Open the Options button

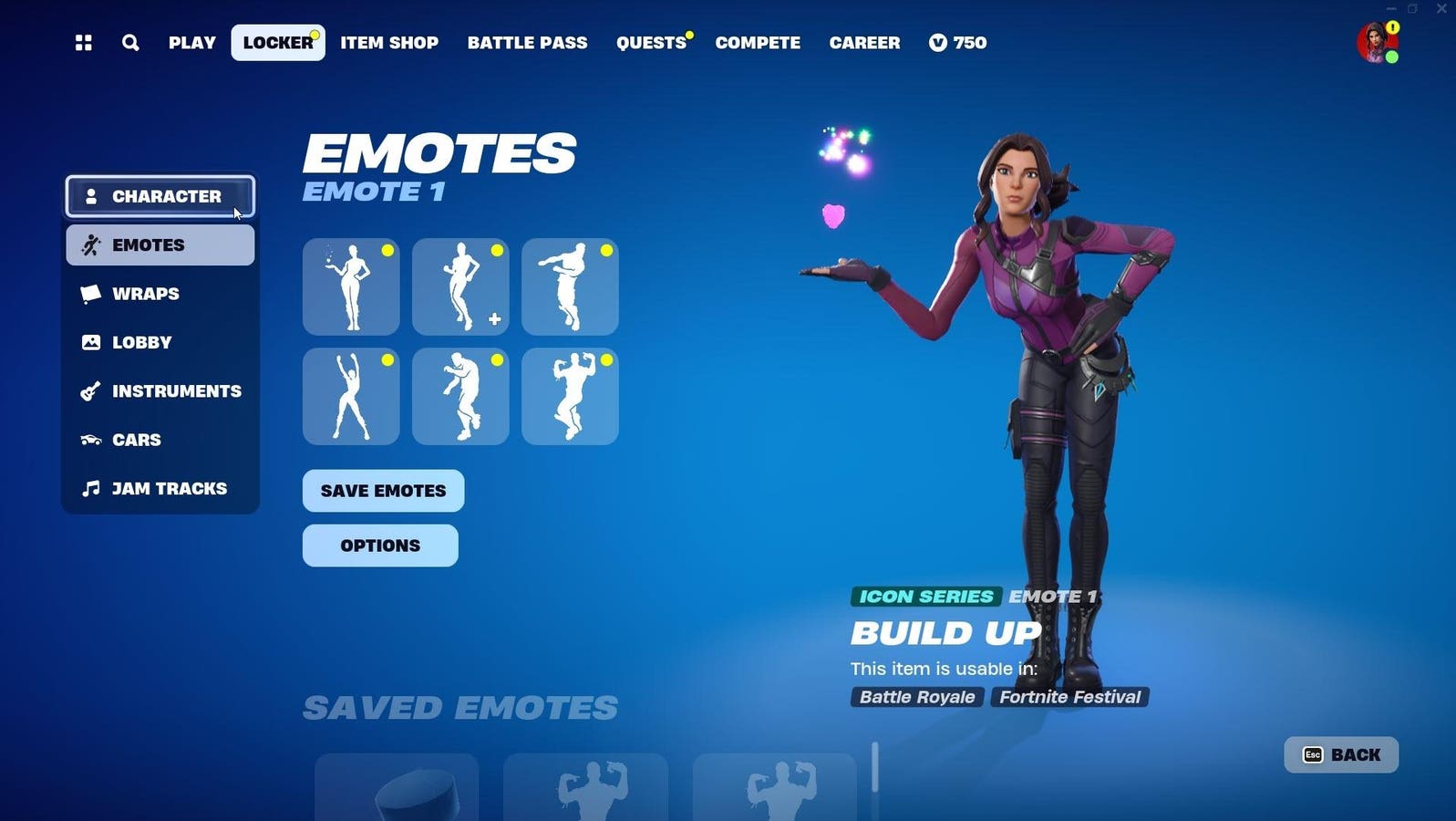point(380,546)
